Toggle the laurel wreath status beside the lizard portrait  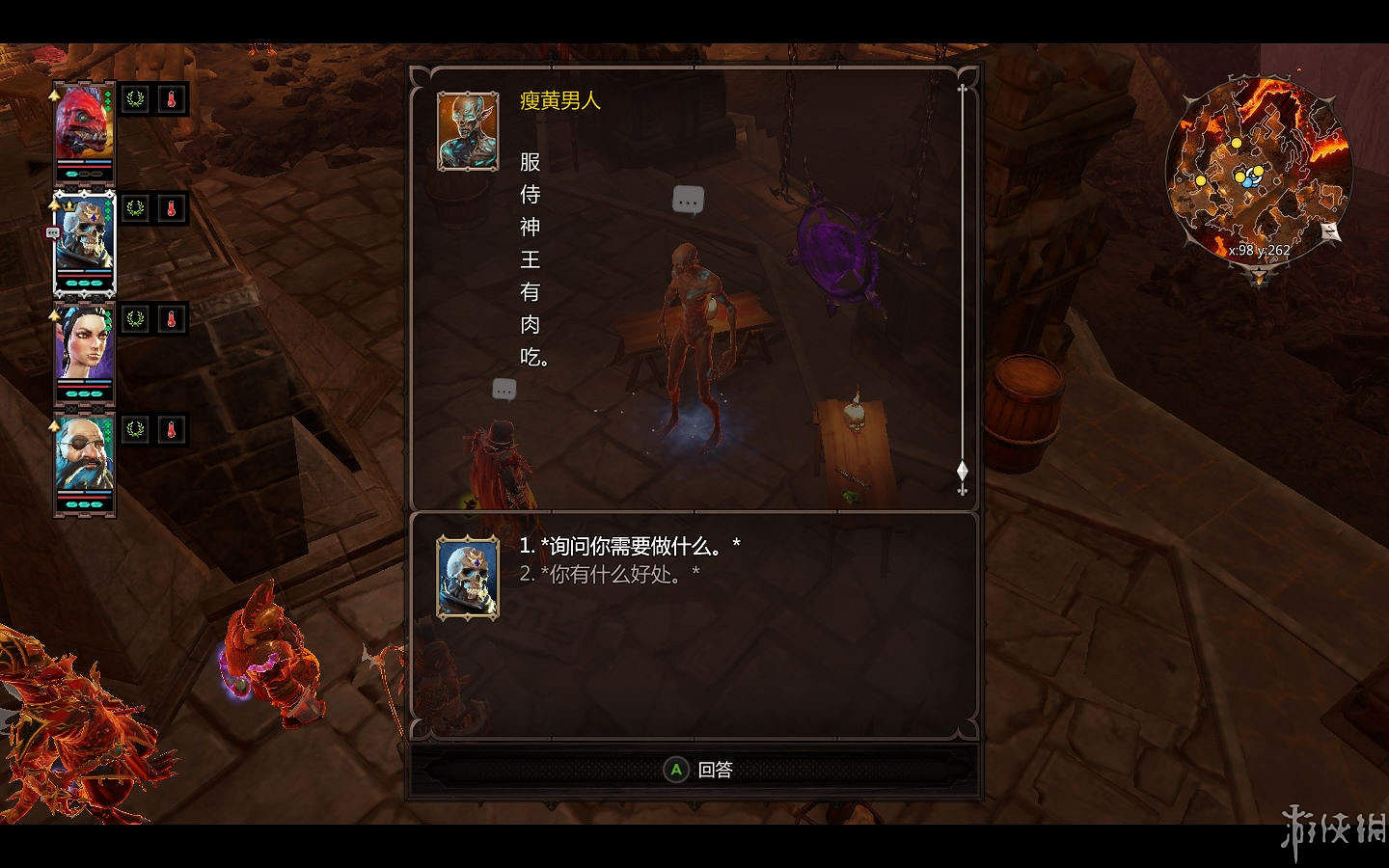(134, 99)
